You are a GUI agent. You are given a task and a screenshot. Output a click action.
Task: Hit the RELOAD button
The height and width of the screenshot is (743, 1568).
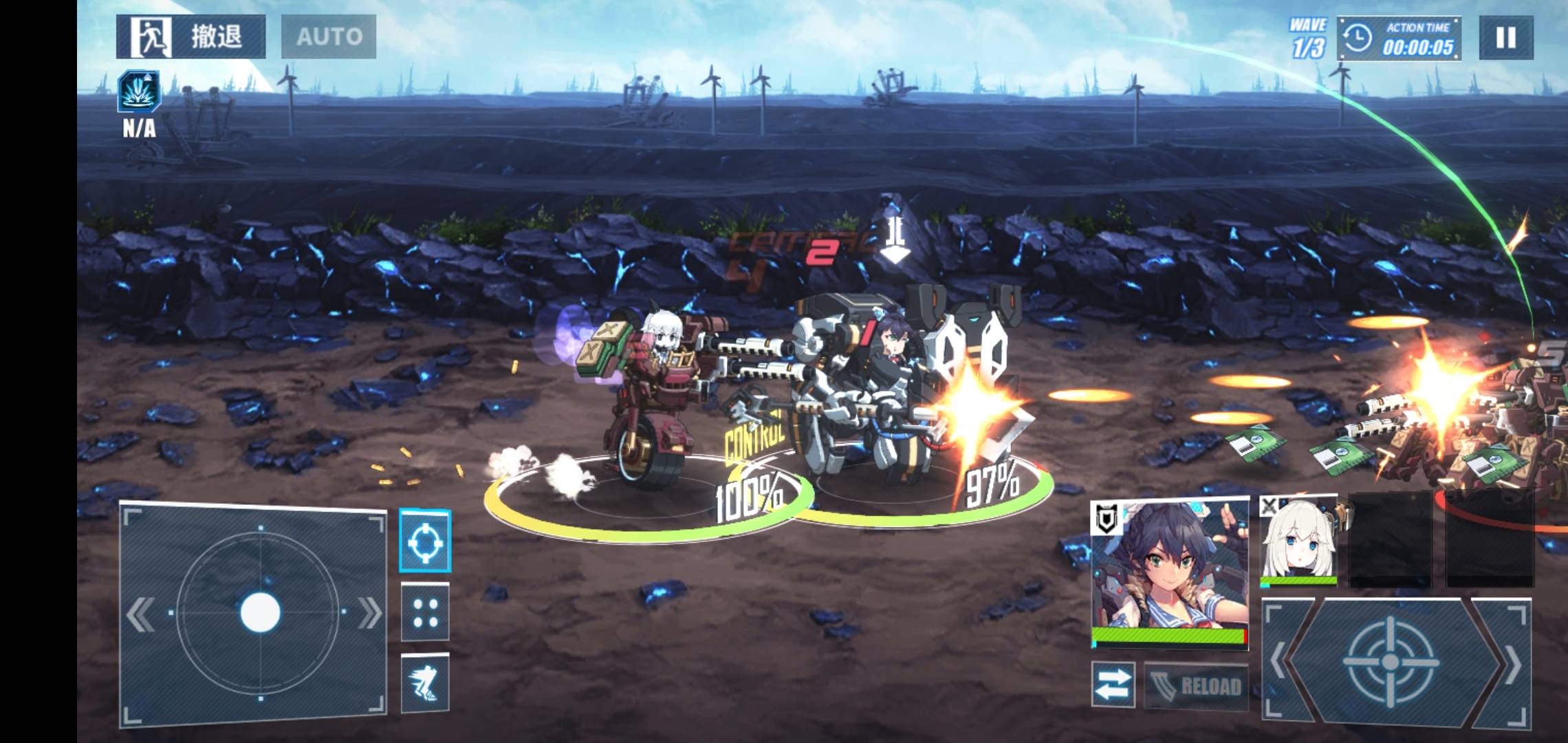[x=1196, y=685]
